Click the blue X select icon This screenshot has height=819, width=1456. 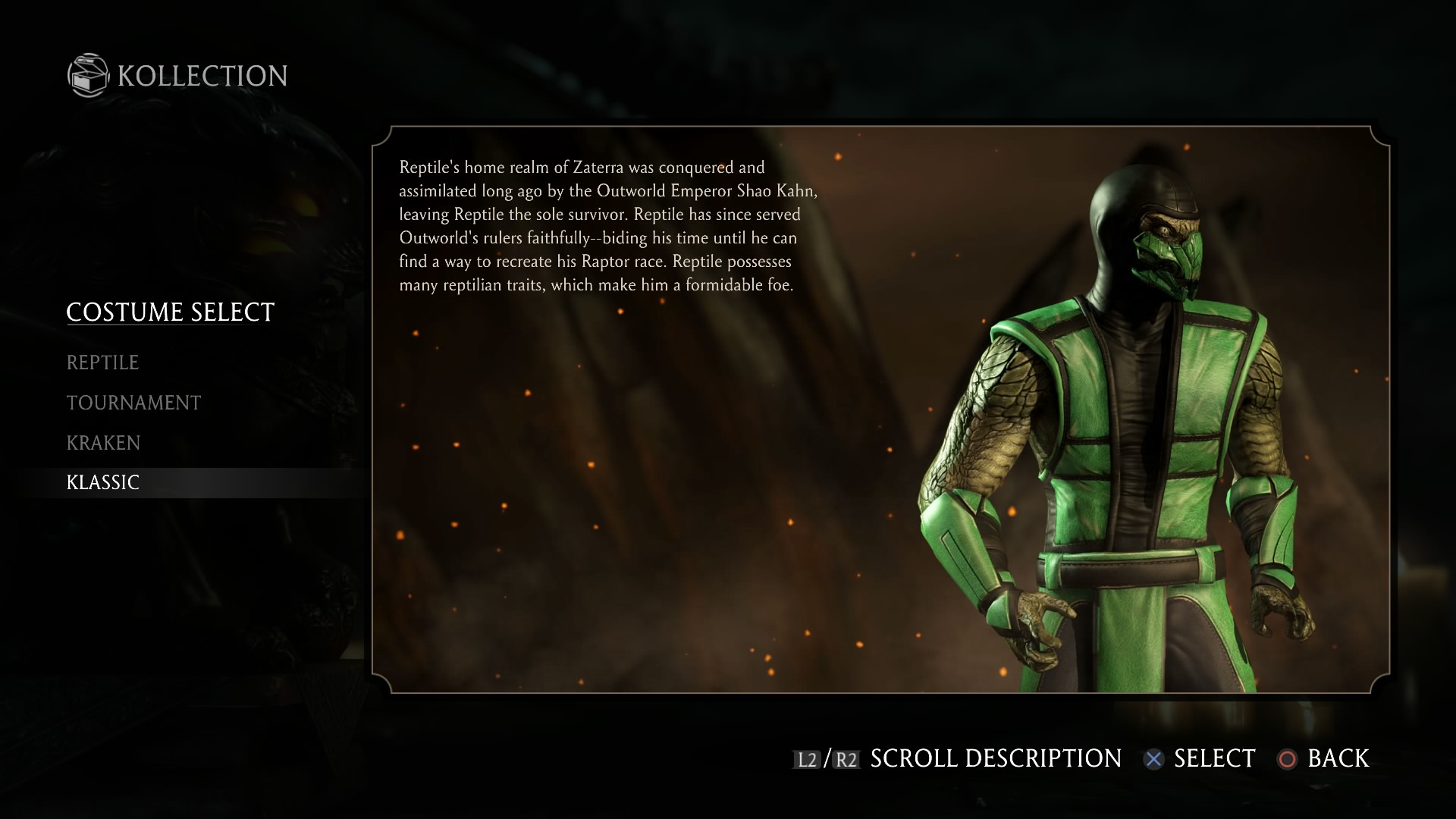(1154, 758)
